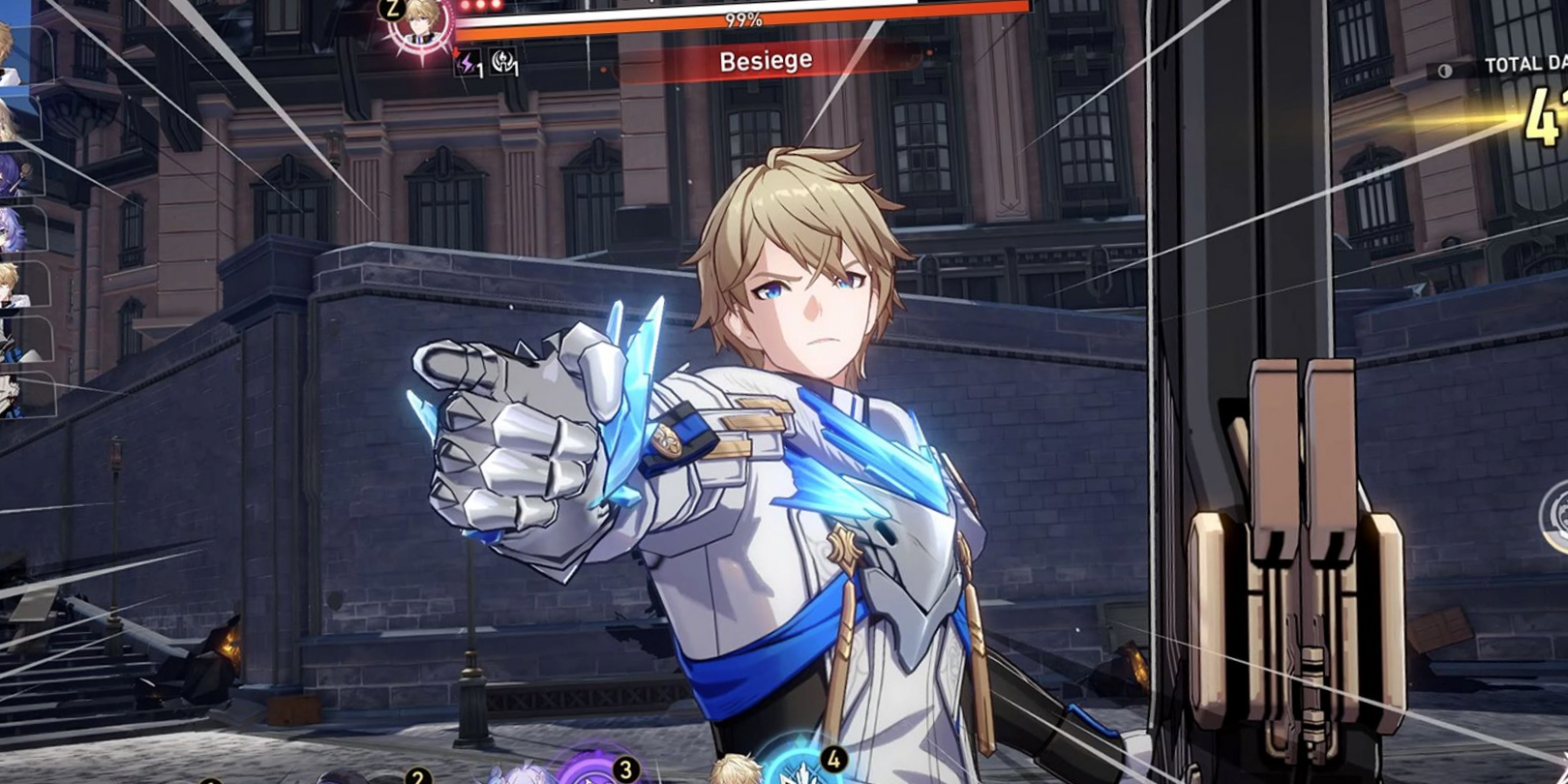Inspect the white status icon beside lightning debuff

point(503,63)
